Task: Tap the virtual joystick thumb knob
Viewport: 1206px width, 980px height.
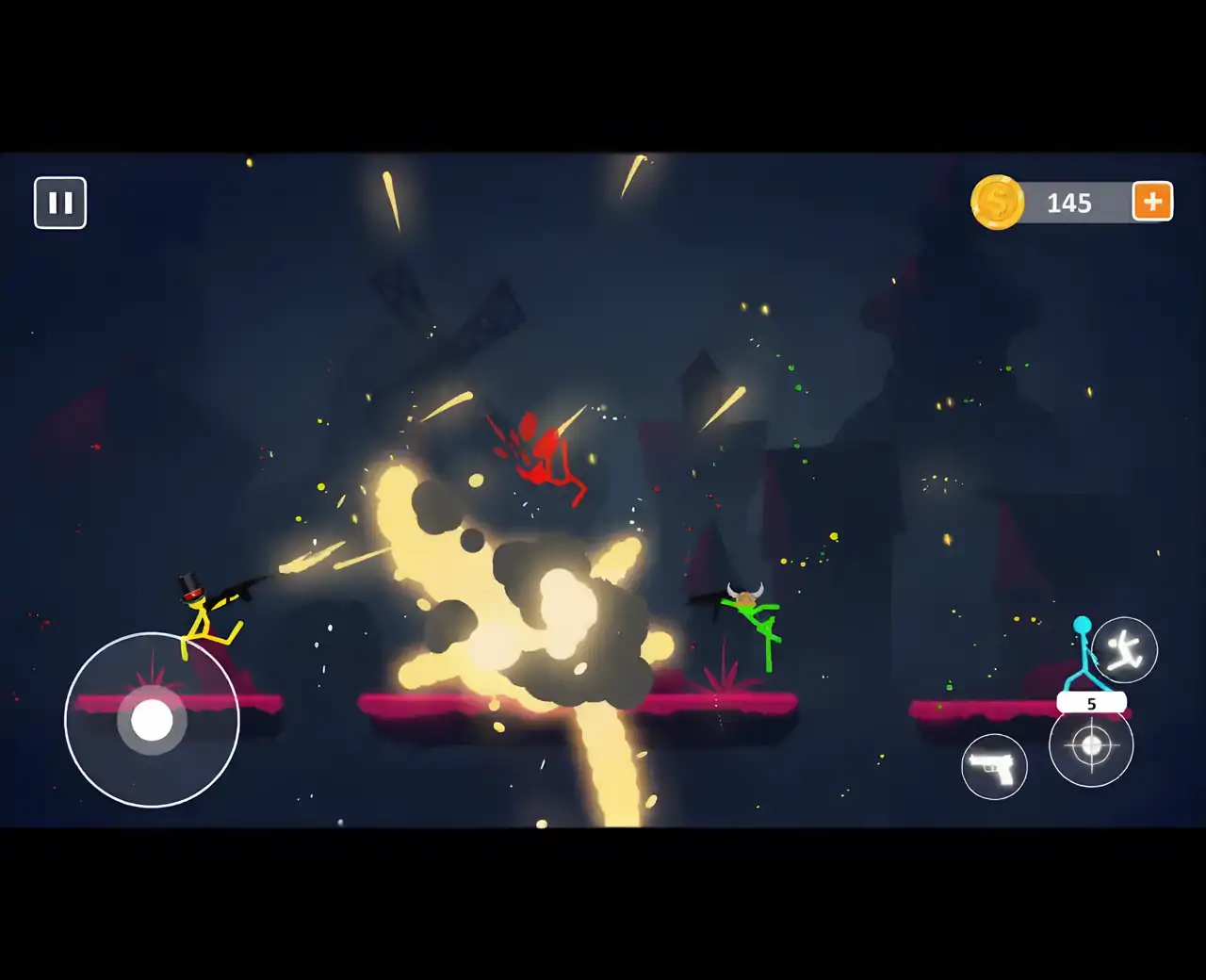Action: [152, 721]
